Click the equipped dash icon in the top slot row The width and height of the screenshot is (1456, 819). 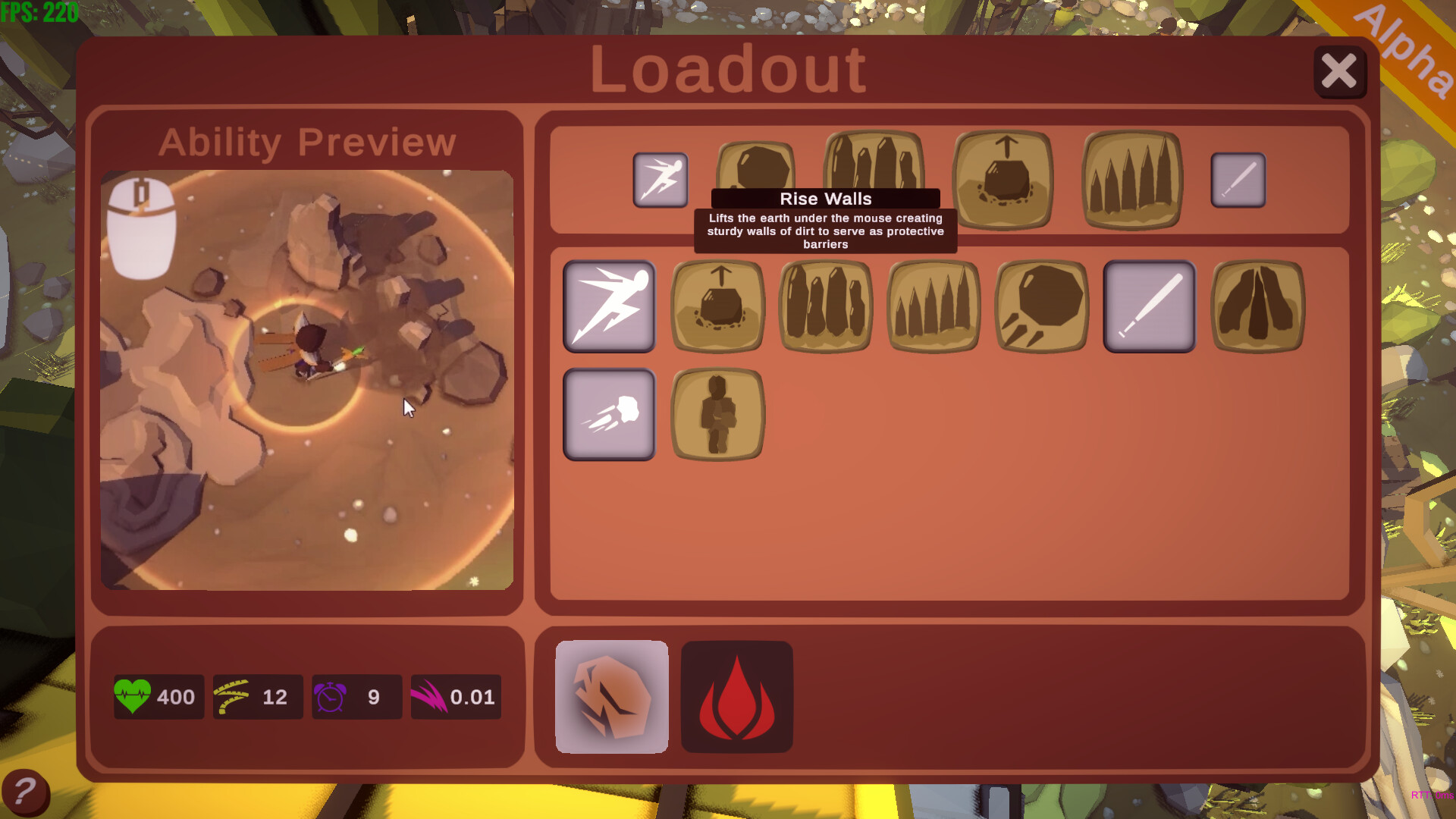(x=660, y=180)
